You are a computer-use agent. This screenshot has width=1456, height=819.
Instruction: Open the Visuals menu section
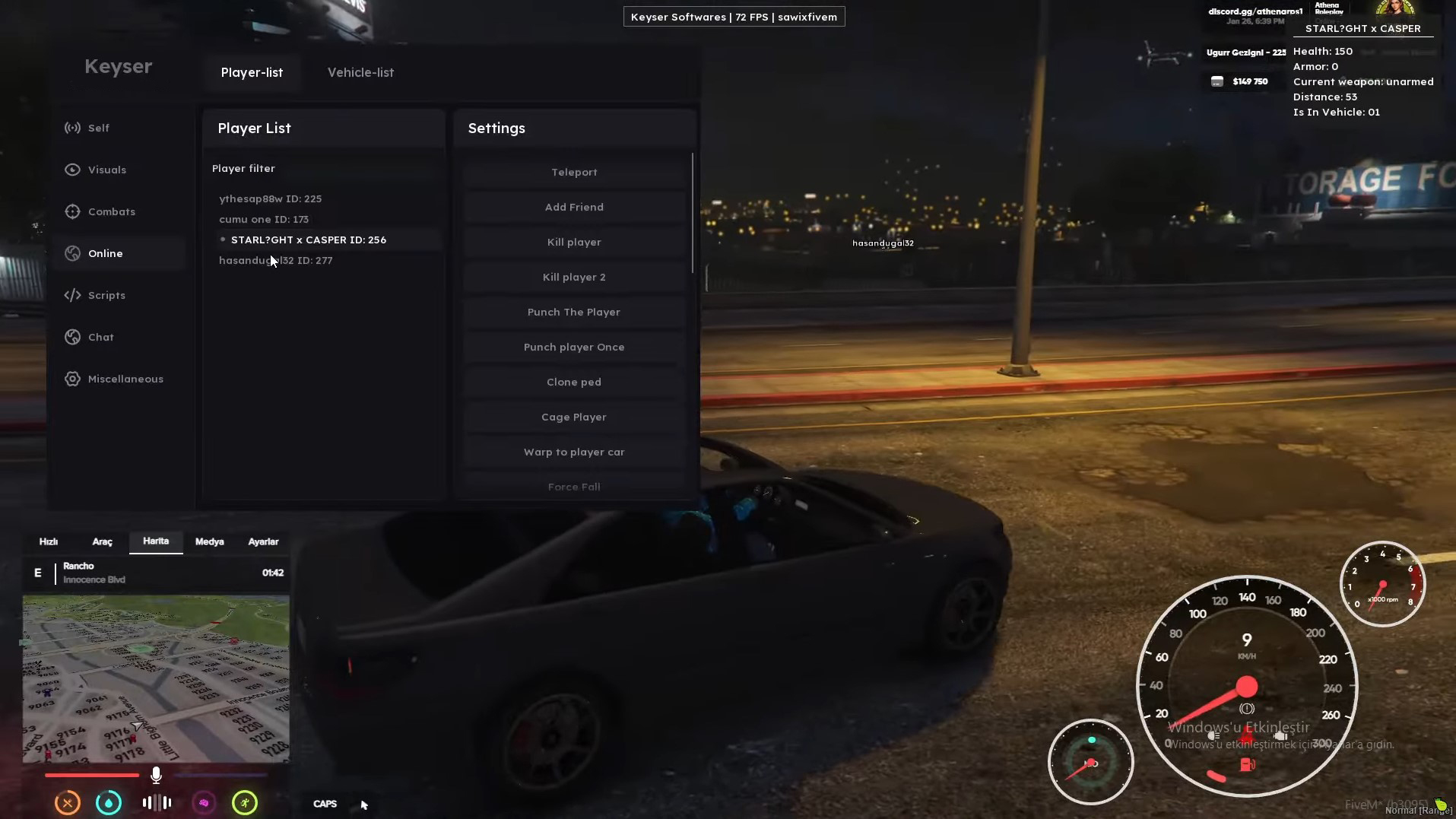(x=106, y=170)
